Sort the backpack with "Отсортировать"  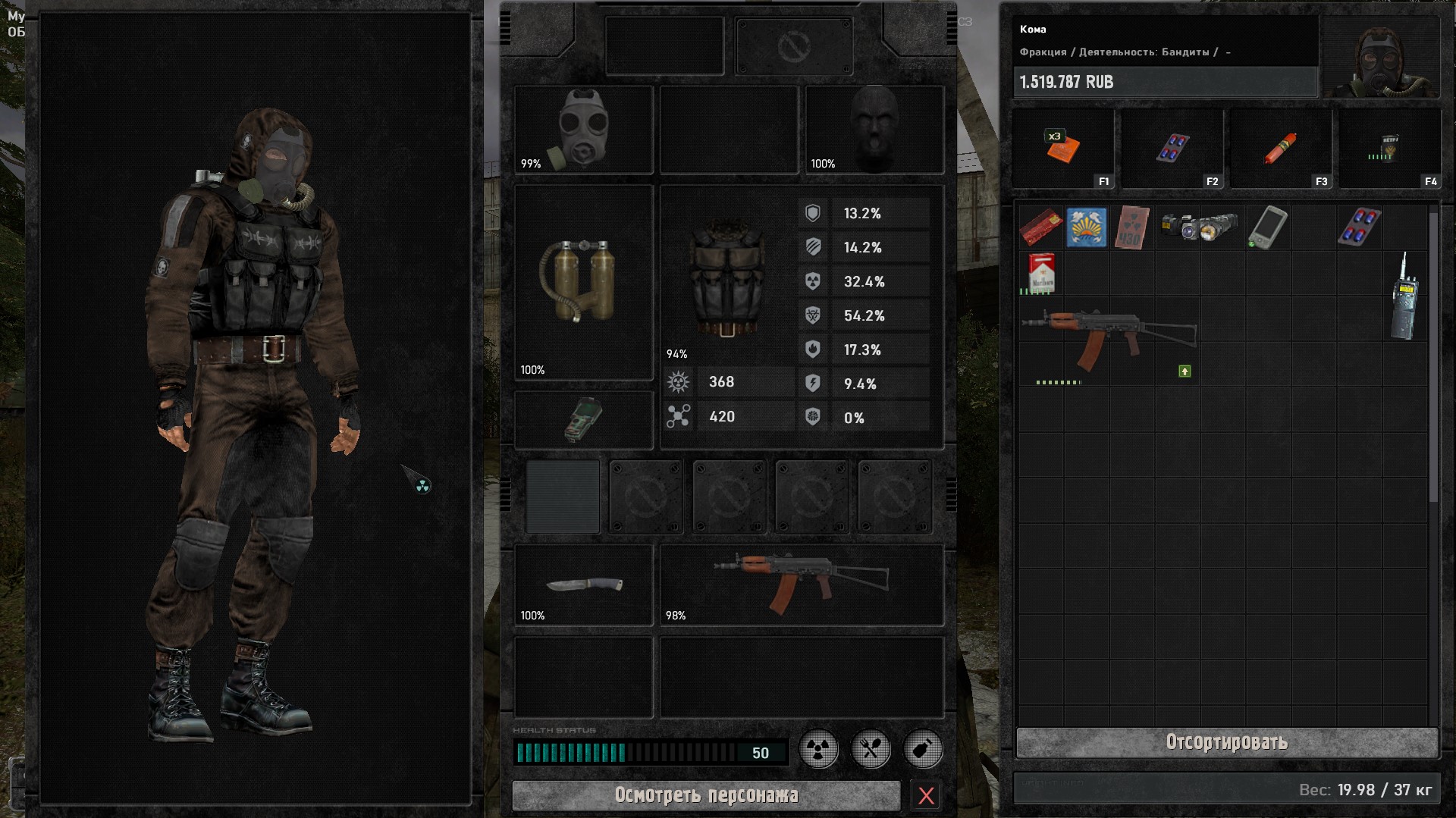(1226, 742)
